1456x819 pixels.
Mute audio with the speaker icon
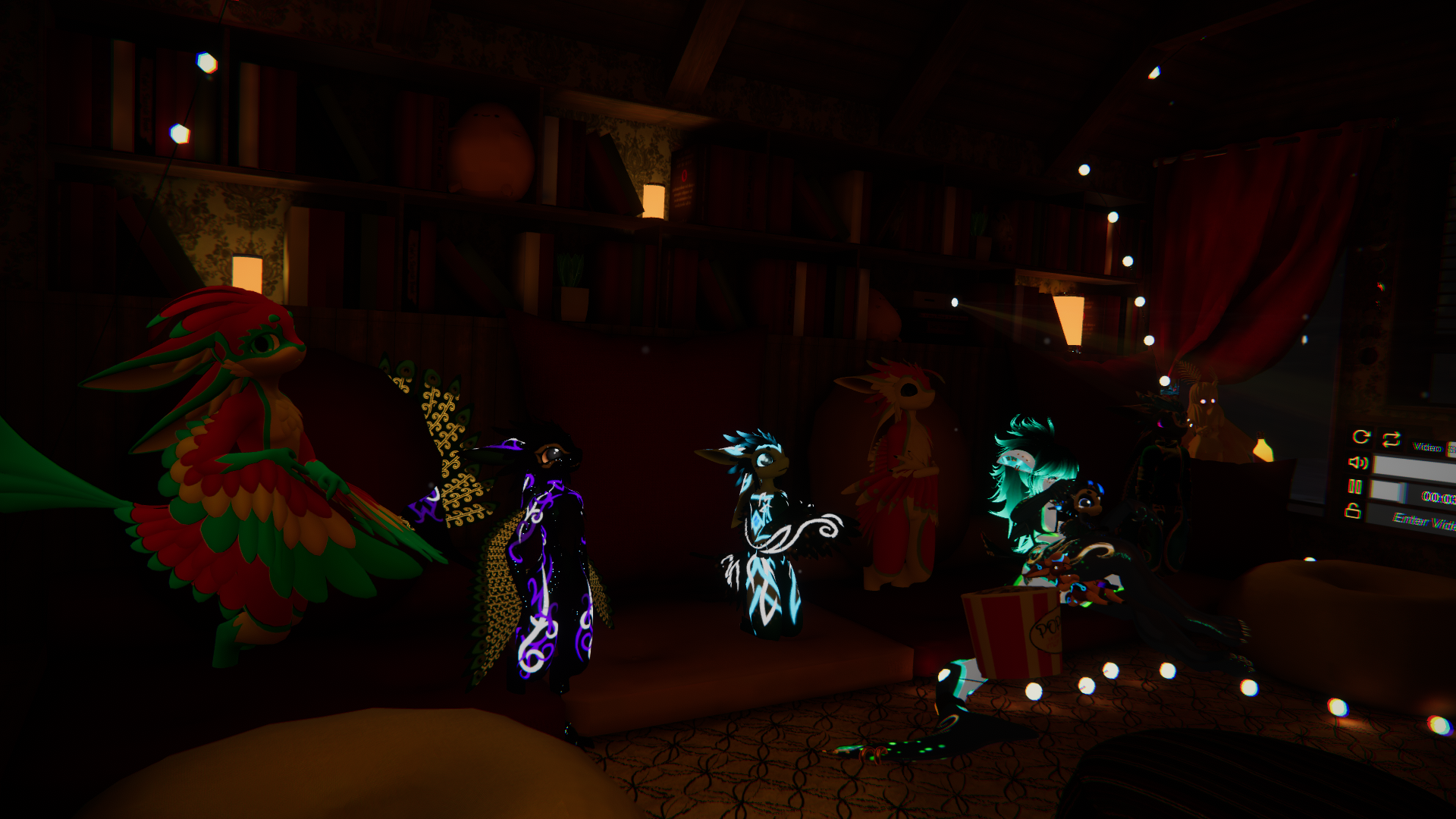[1357, 462]
